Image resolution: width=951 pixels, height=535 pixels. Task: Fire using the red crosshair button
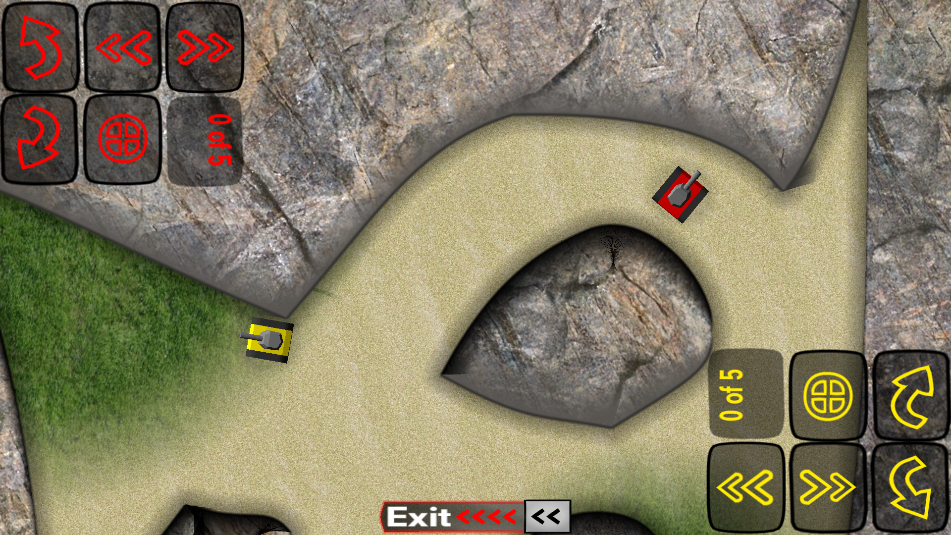click(x=122, y=141)
